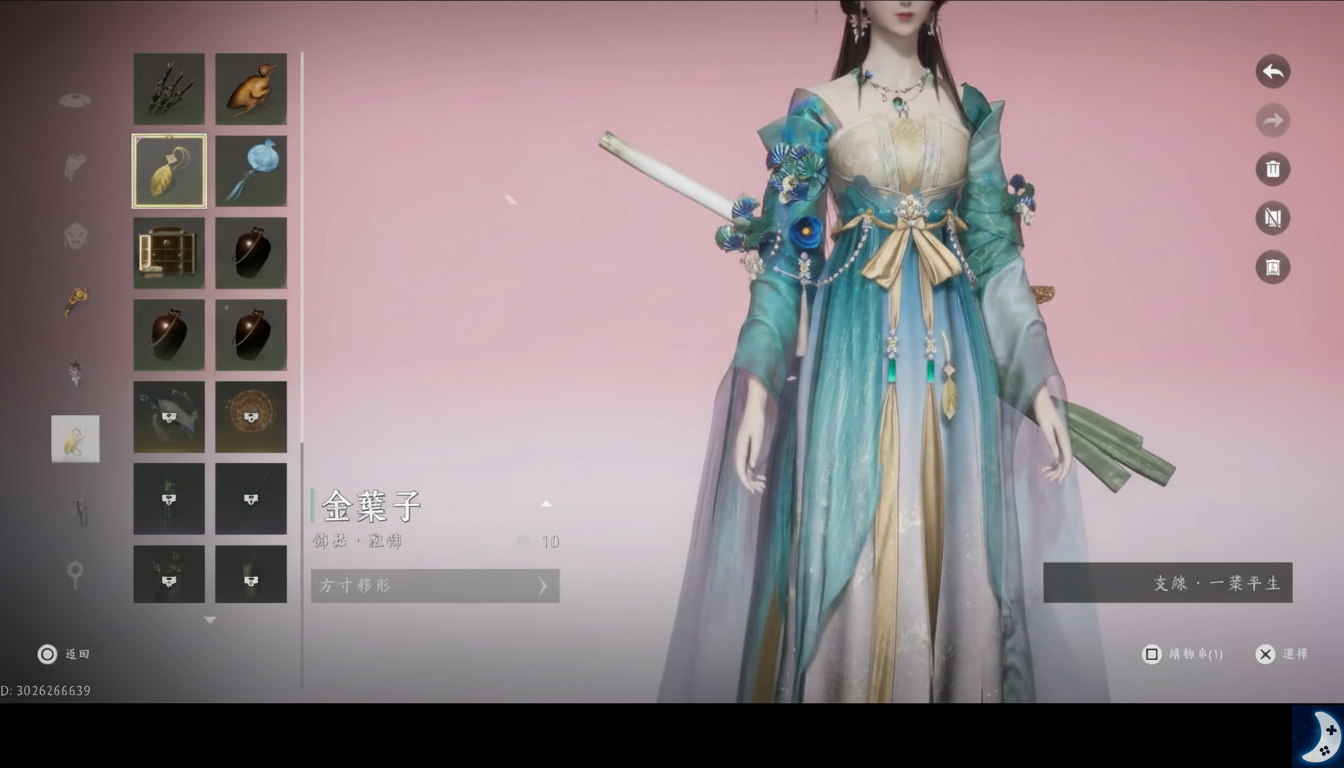Clear the outfit using the trash icon

click(x=1272, y=169)
